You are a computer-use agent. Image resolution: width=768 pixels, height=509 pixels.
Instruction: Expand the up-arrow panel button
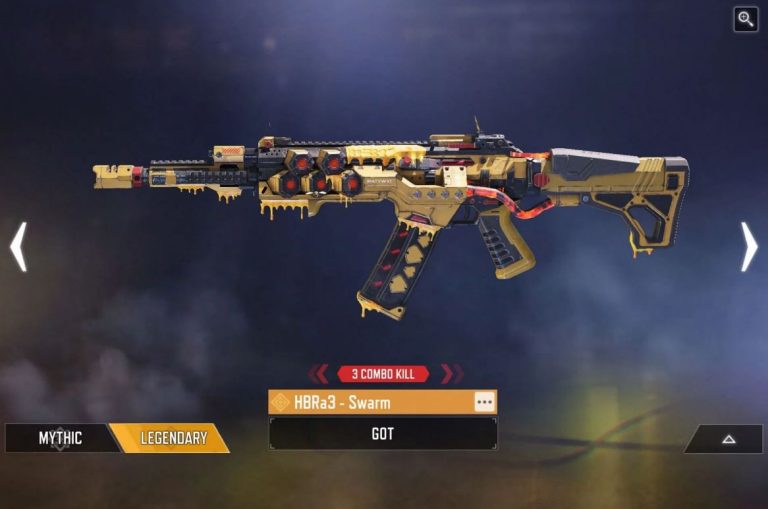tap(725, 438)
